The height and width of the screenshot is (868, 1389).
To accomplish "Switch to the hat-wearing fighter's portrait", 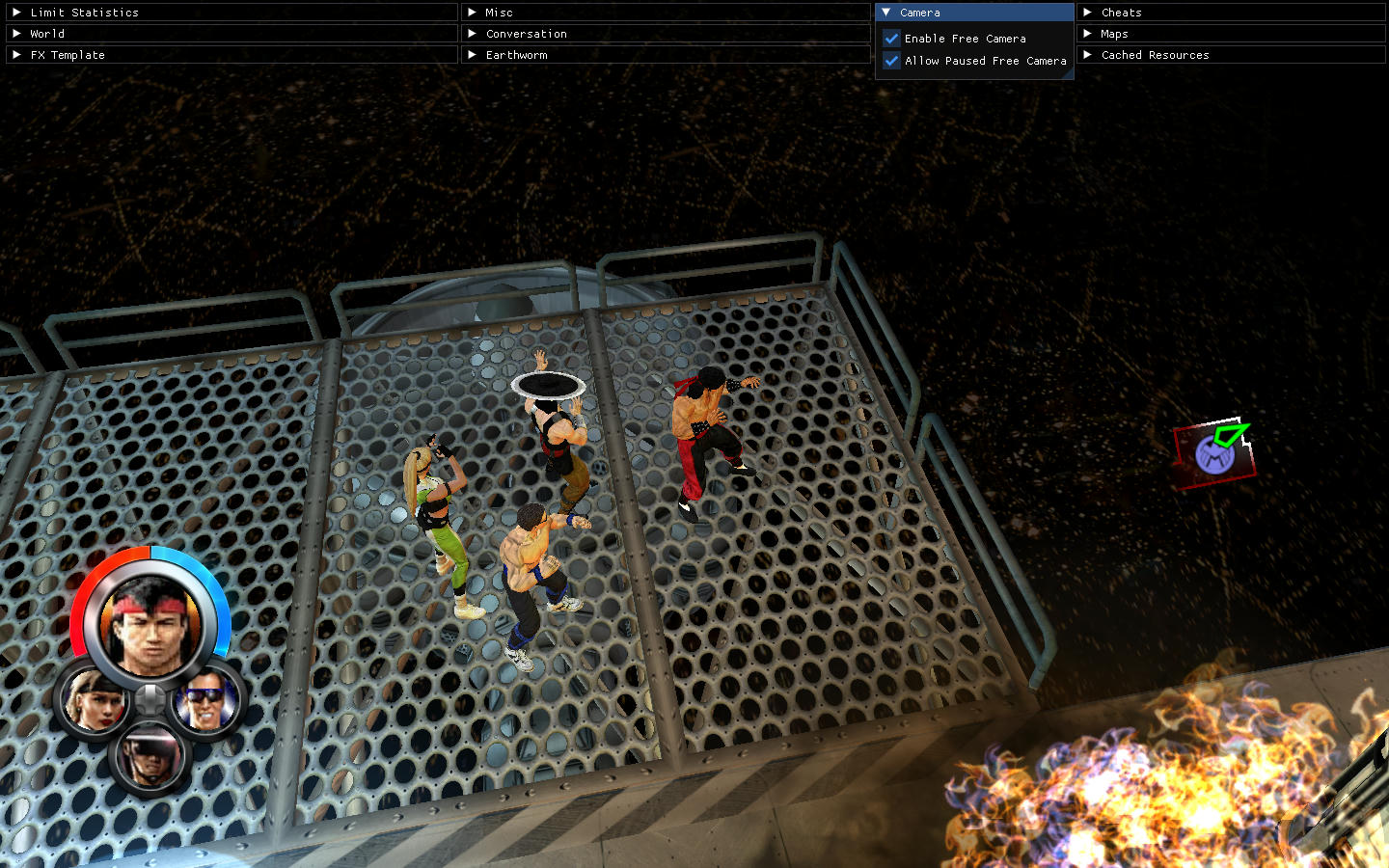I will 150,756.
